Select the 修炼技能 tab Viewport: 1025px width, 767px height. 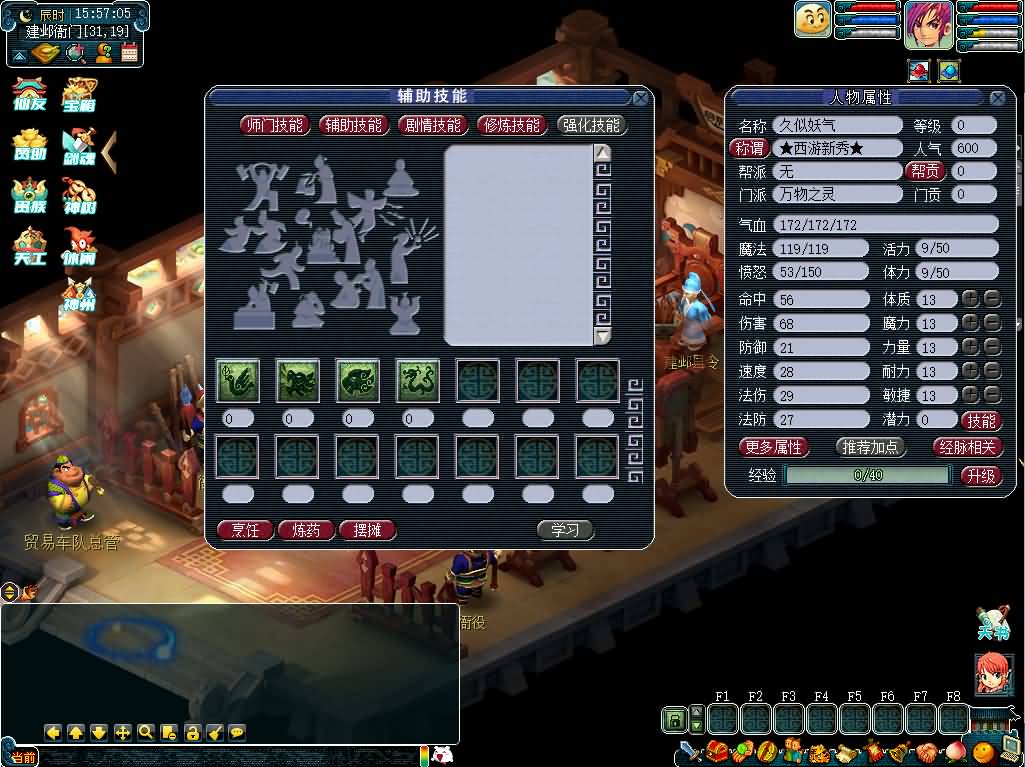[x=512, y=125]
